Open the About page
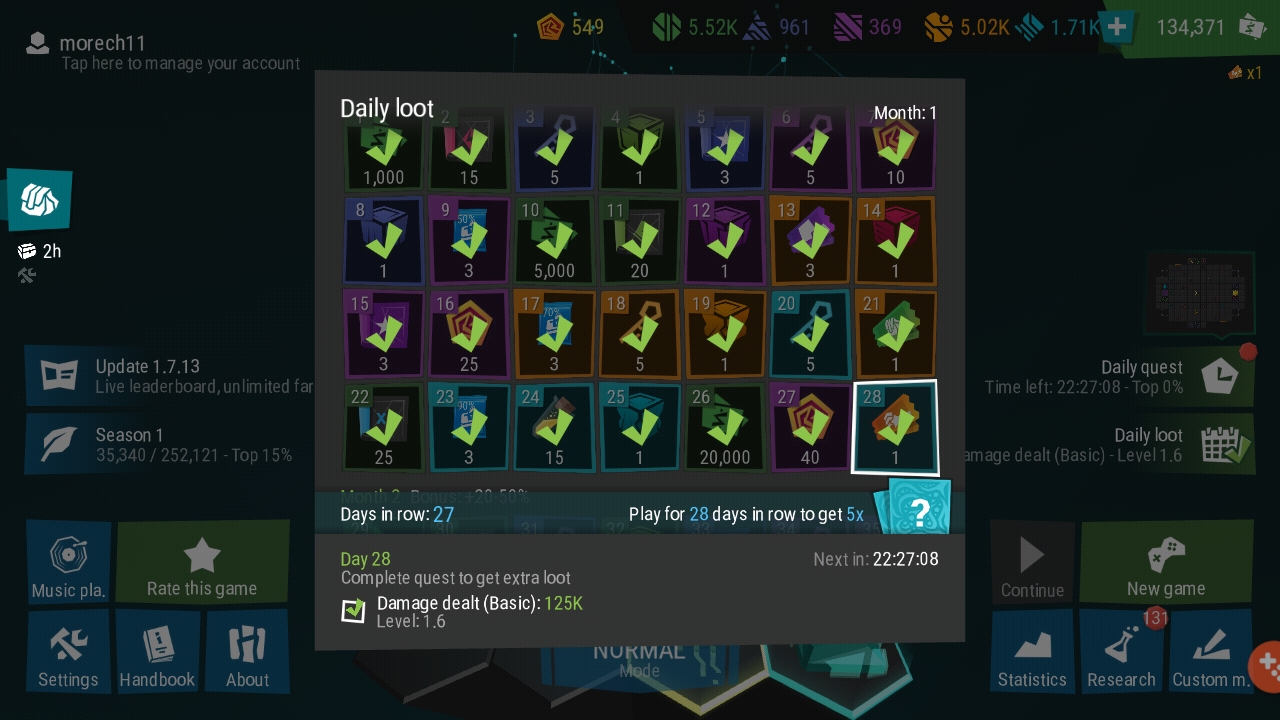 tap(247, 653)
